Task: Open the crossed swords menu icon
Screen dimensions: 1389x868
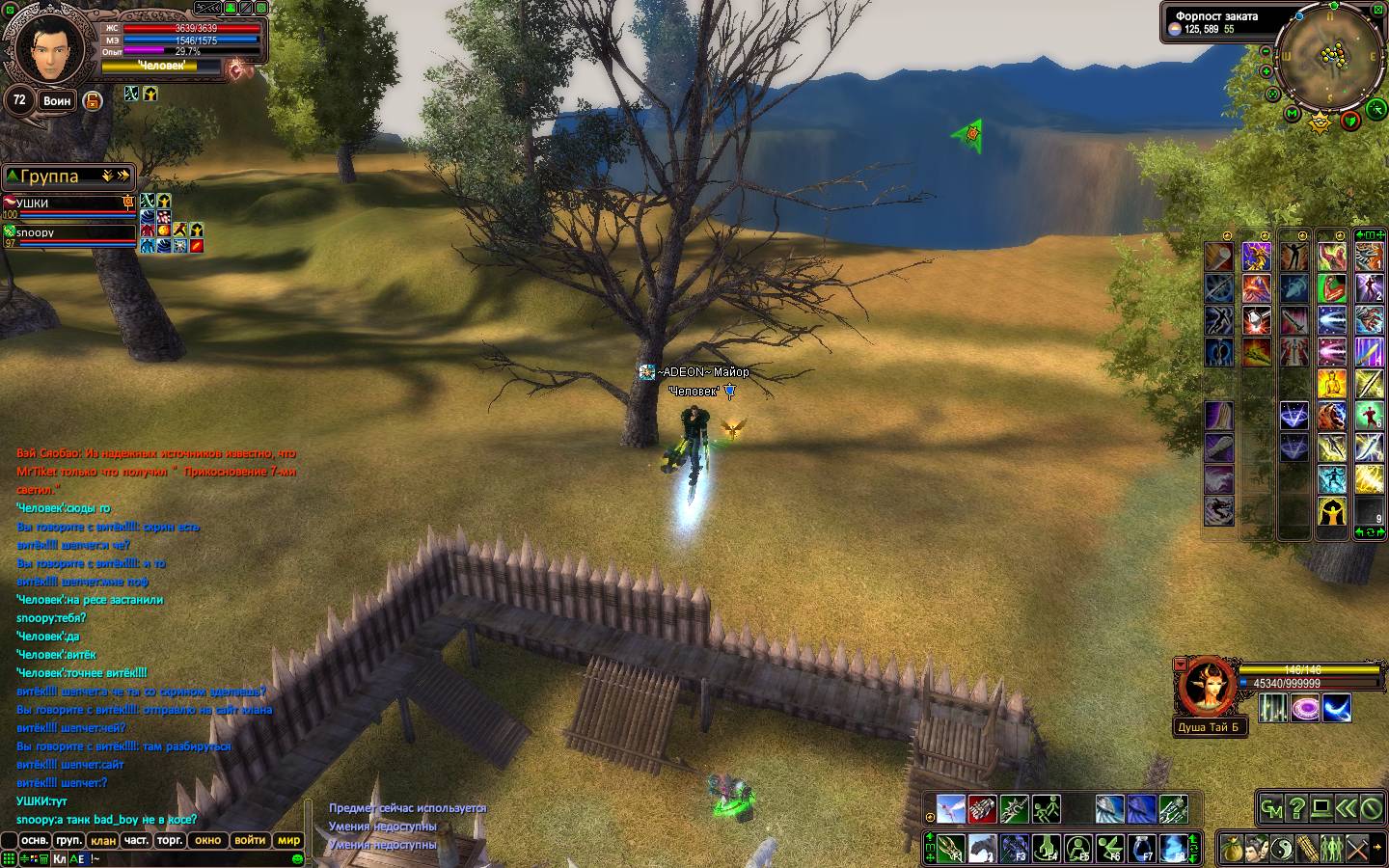Action: pyautogui.click(x=1356, y=850)
